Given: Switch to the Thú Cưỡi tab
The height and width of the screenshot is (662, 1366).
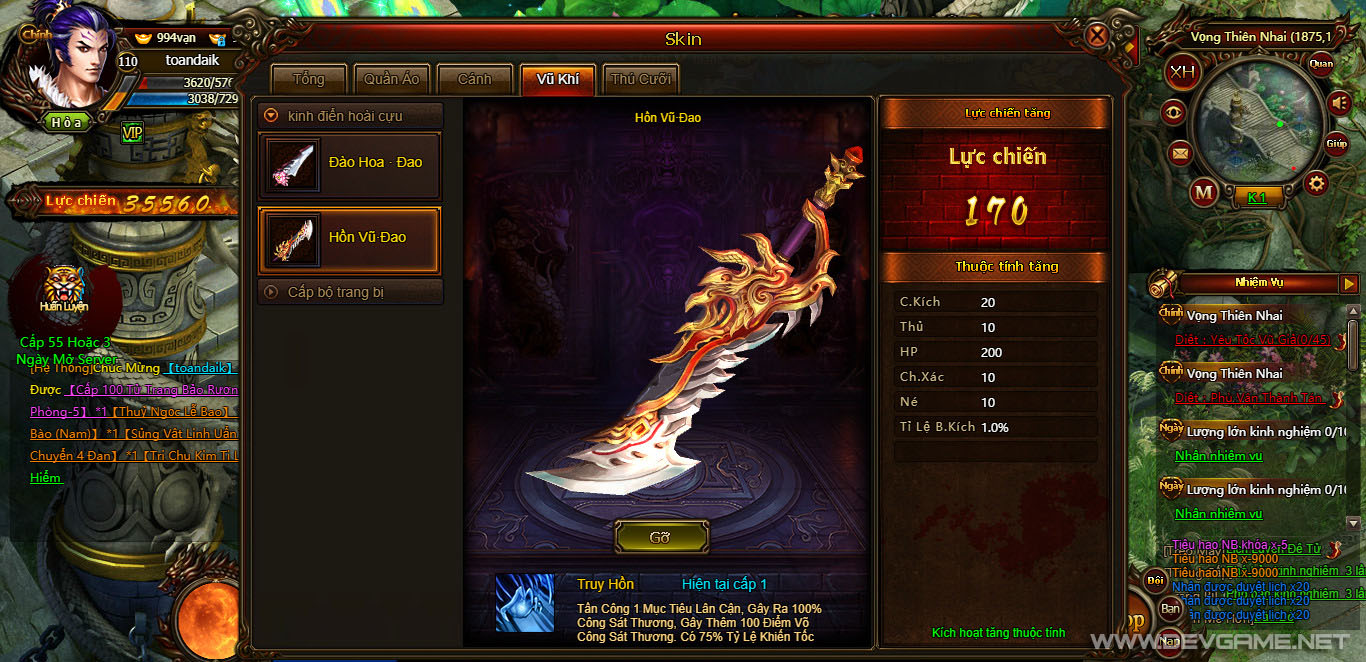Looking at the screenshot, I should click(641, 80).
